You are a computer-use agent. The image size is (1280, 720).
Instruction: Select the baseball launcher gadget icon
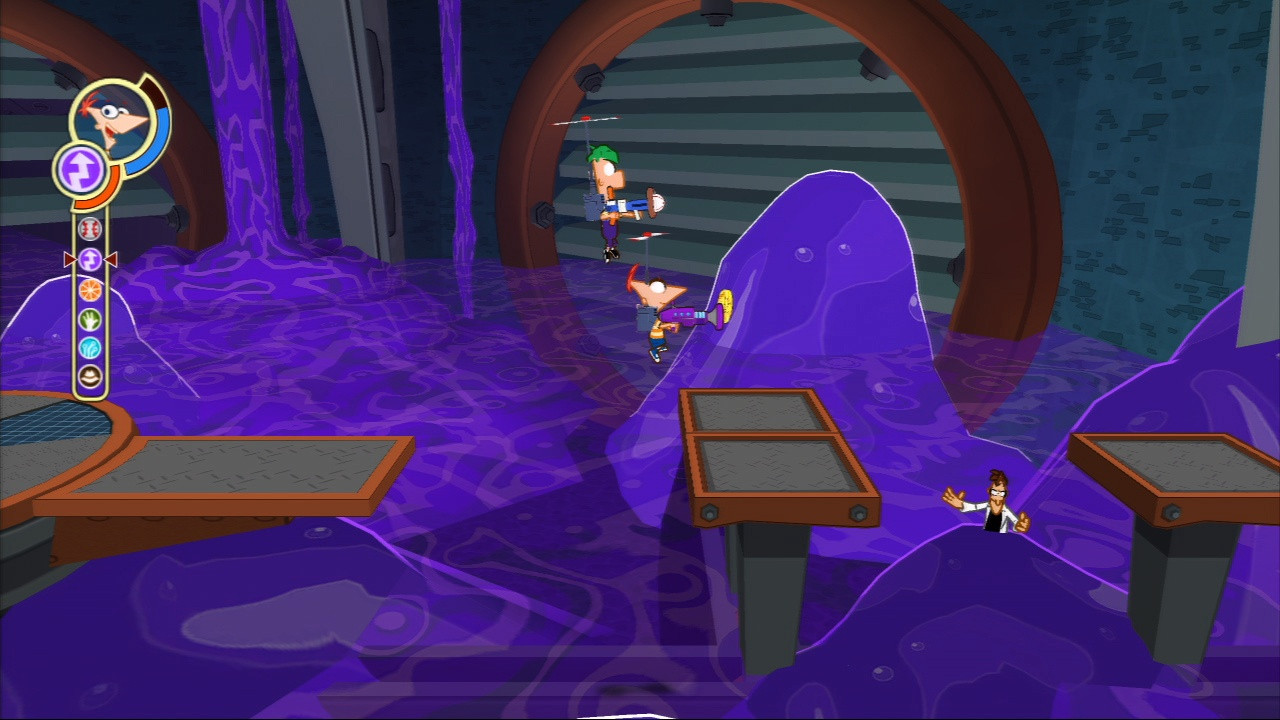(x=88, y=228)
